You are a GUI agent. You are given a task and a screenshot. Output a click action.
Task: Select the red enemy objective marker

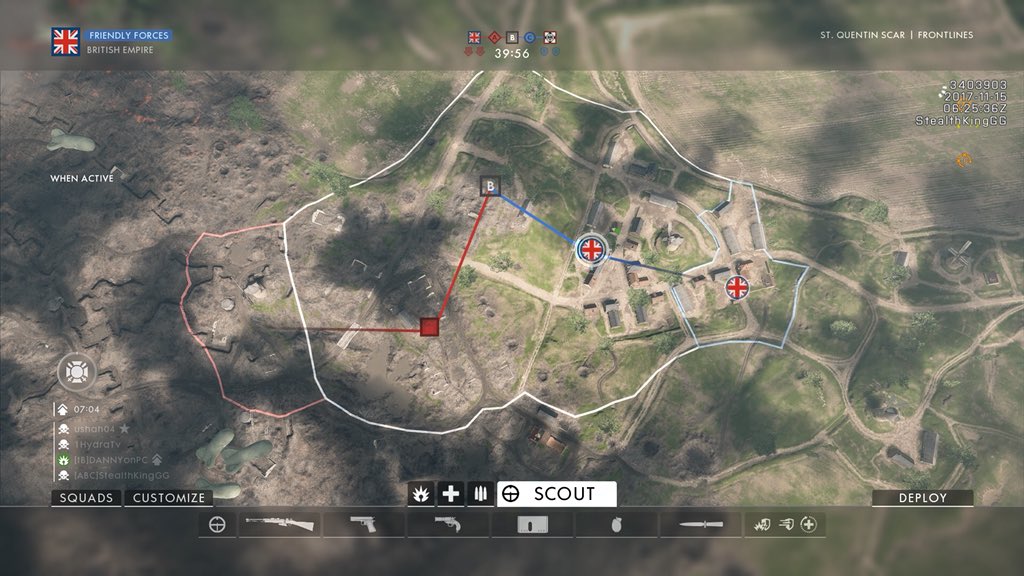(x=430, y=326)
